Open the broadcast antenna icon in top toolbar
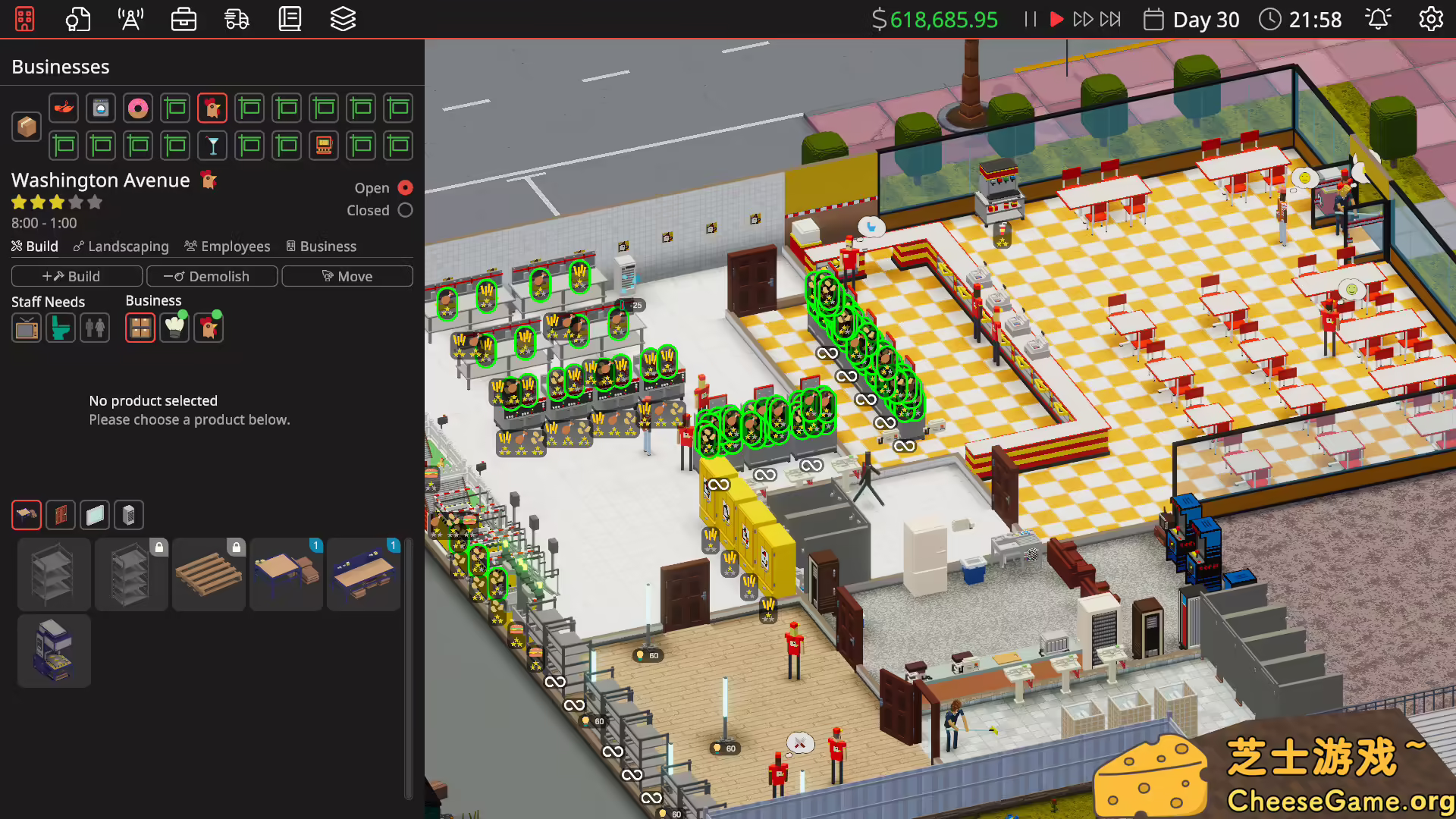Screen dimensions: 1456x819 (x=130, y=19)
